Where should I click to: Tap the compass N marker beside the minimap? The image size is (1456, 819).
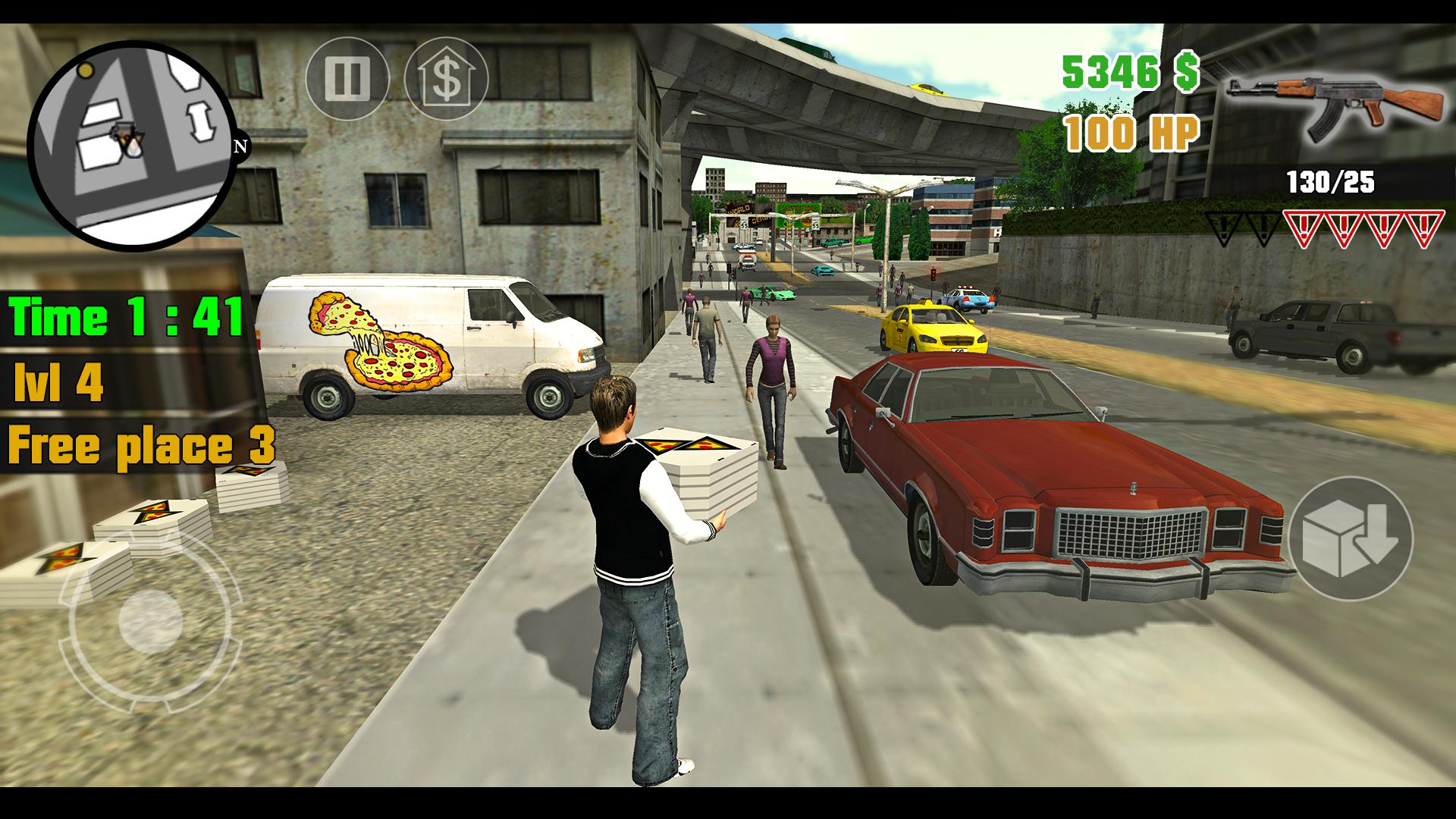click(x=241, y=146)
